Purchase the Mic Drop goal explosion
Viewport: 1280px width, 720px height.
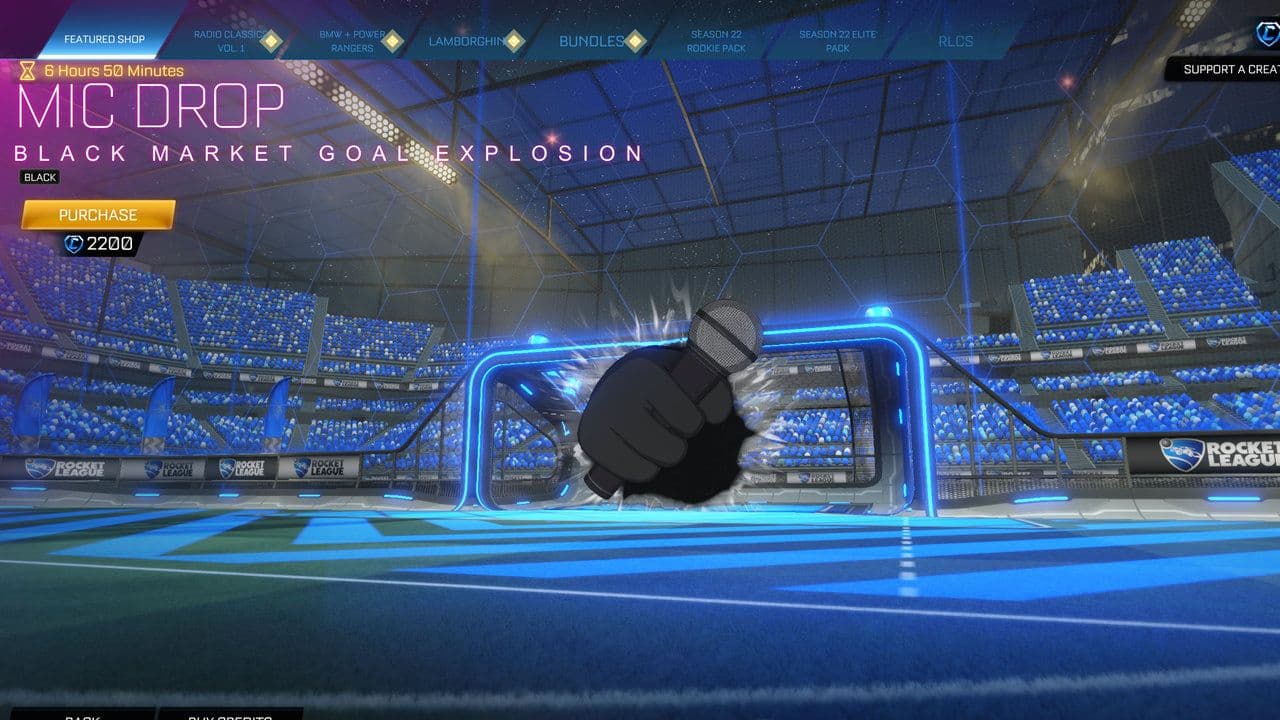[x=100, y=215]
